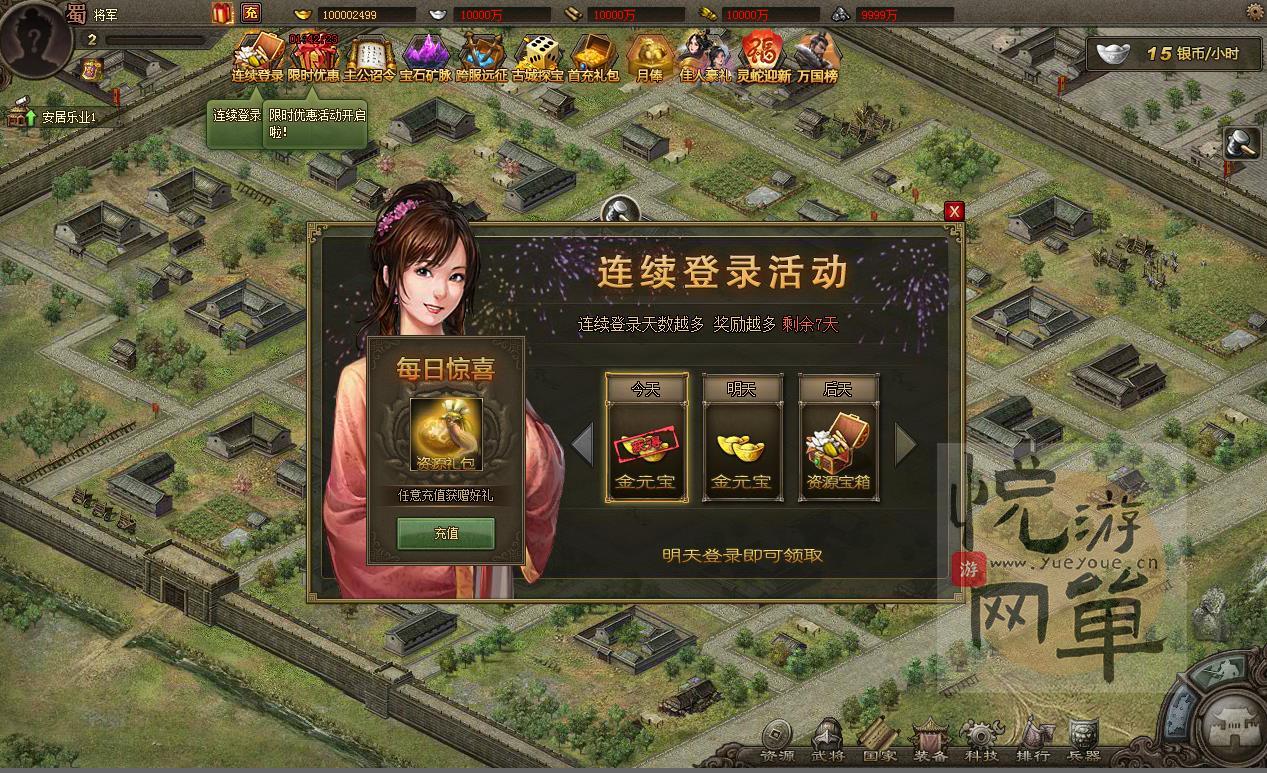
Task: Open the 限时优惠 limited-time offer icon
Action: [314, 55]
